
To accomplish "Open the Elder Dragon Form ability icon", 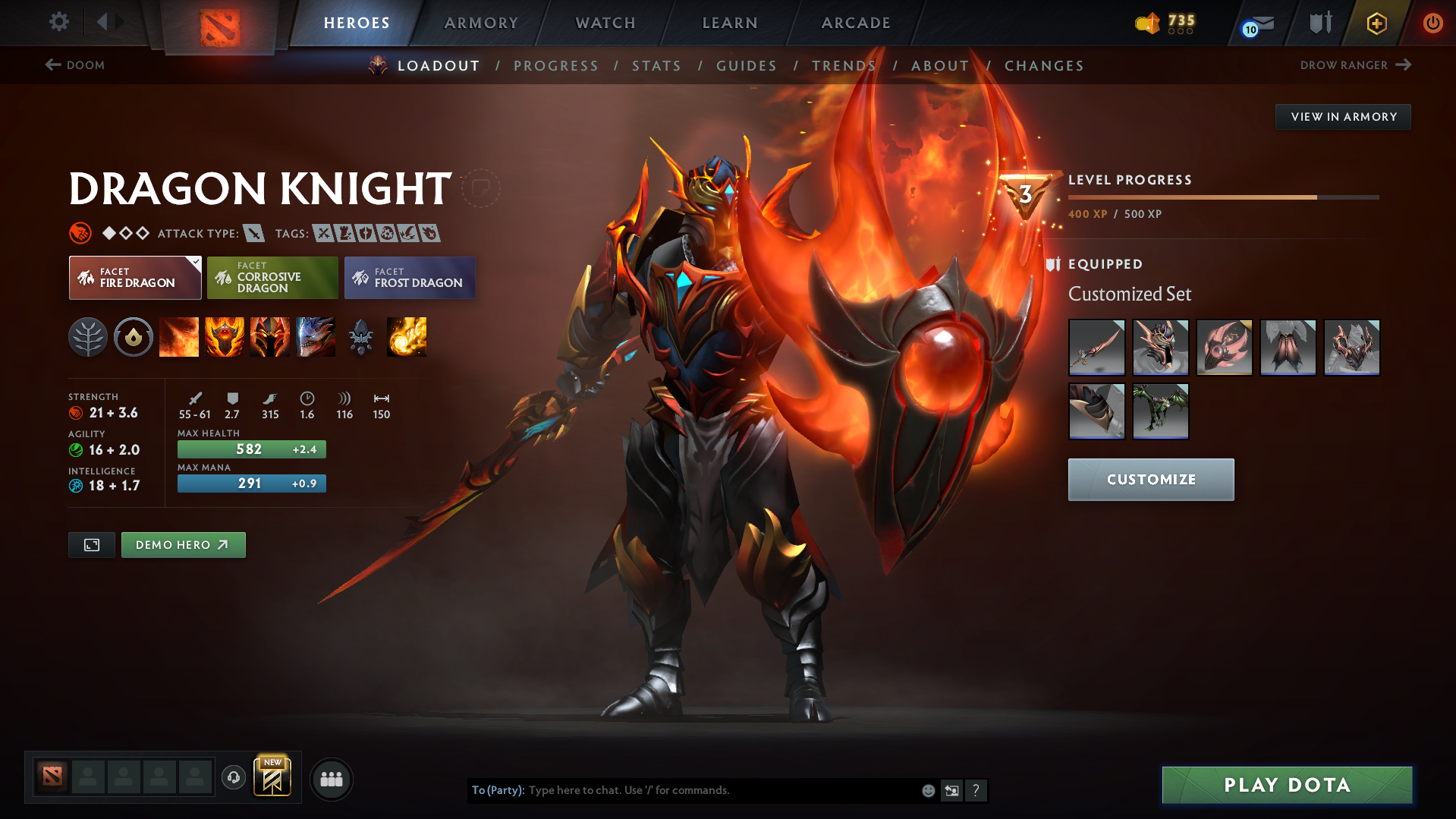I will [316, 337].
